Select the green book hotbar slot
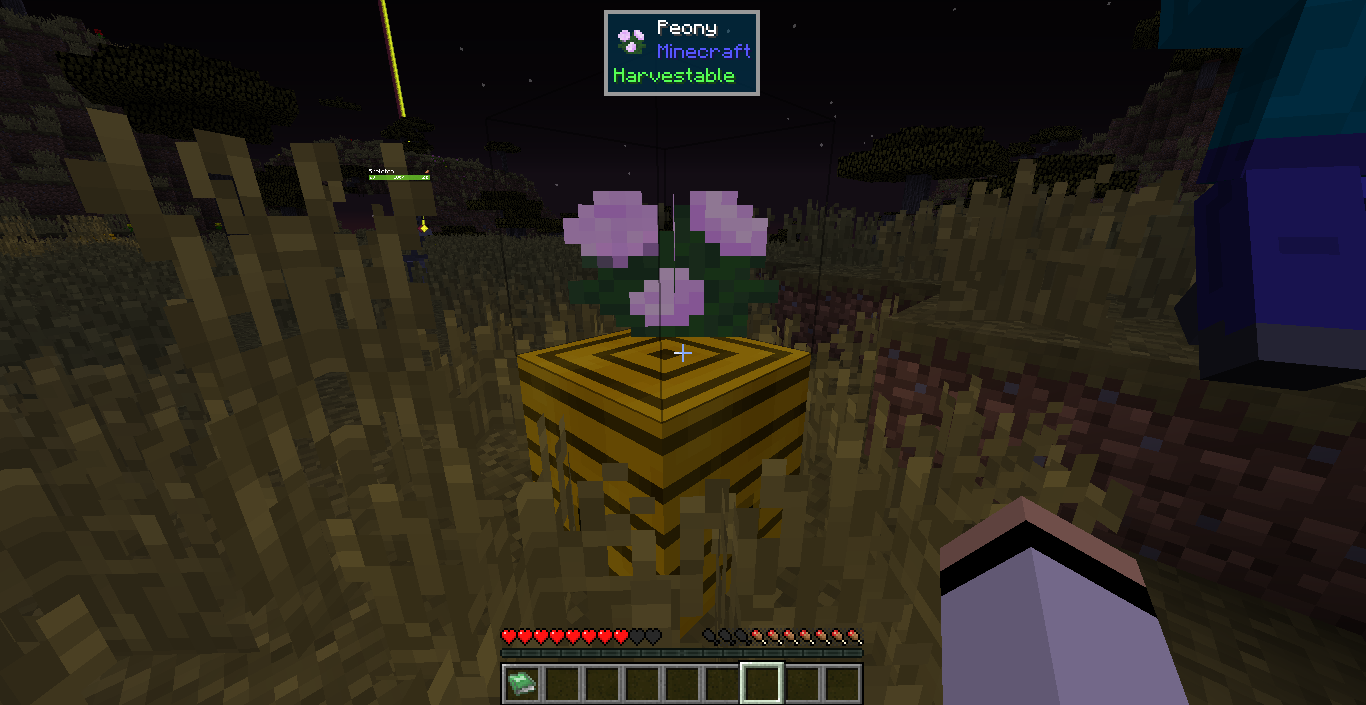1366x705 pixels. tap(522, 684)
